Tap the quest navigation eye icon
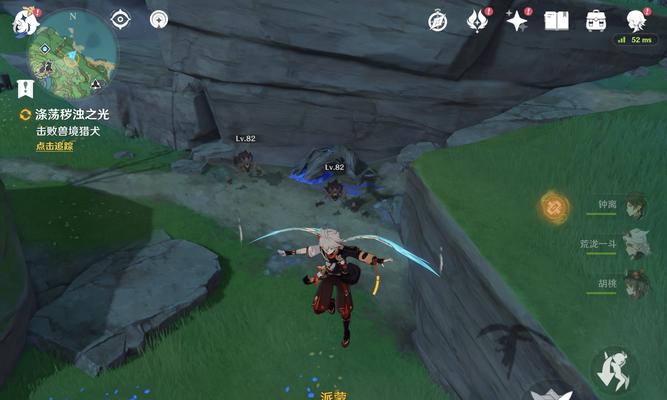Screen dimensions: 667x400 [x=121, y=19]
